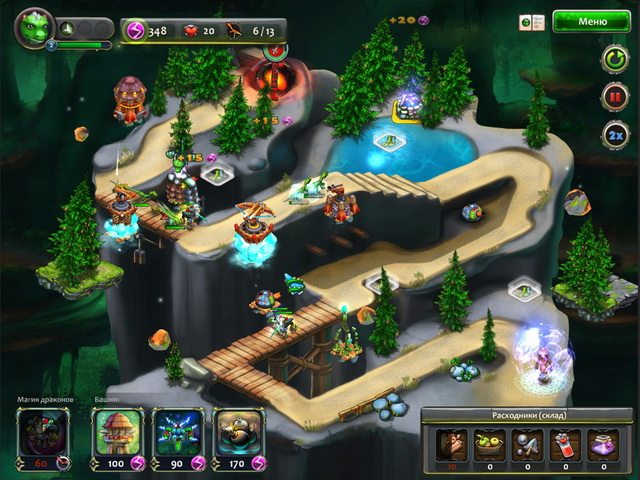640x480 pixels.
Task: Select the purple pouch consumable slot
Action: [602, 443]
